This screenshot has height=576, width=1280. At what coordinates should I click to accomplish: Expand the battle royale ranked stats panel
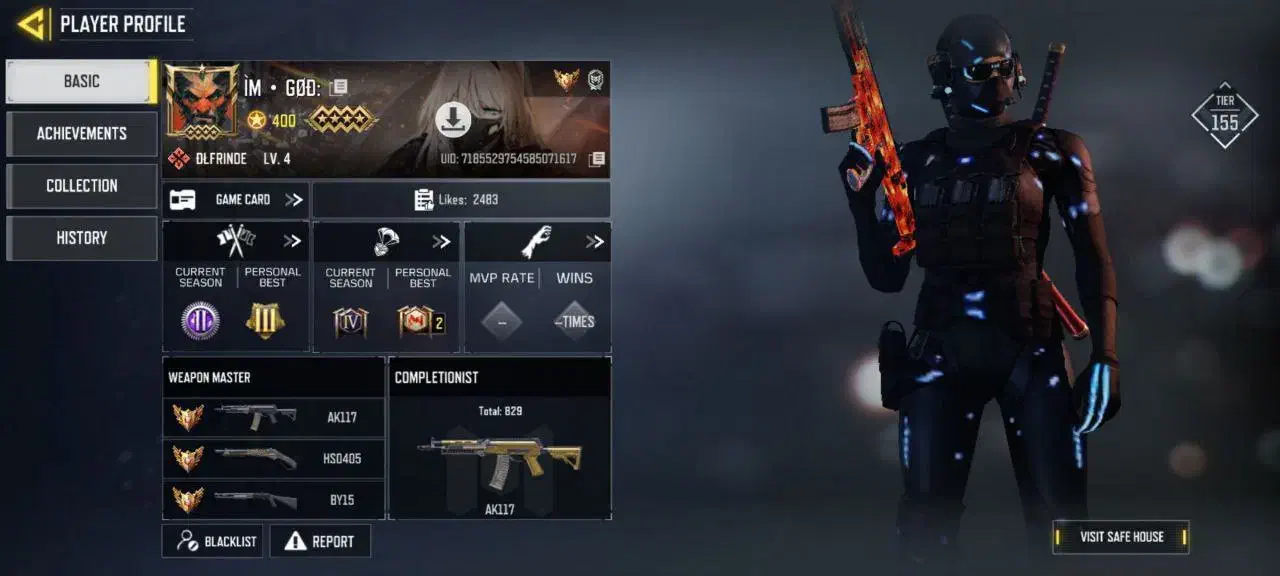pyautogui.click(x=441, y=241)
